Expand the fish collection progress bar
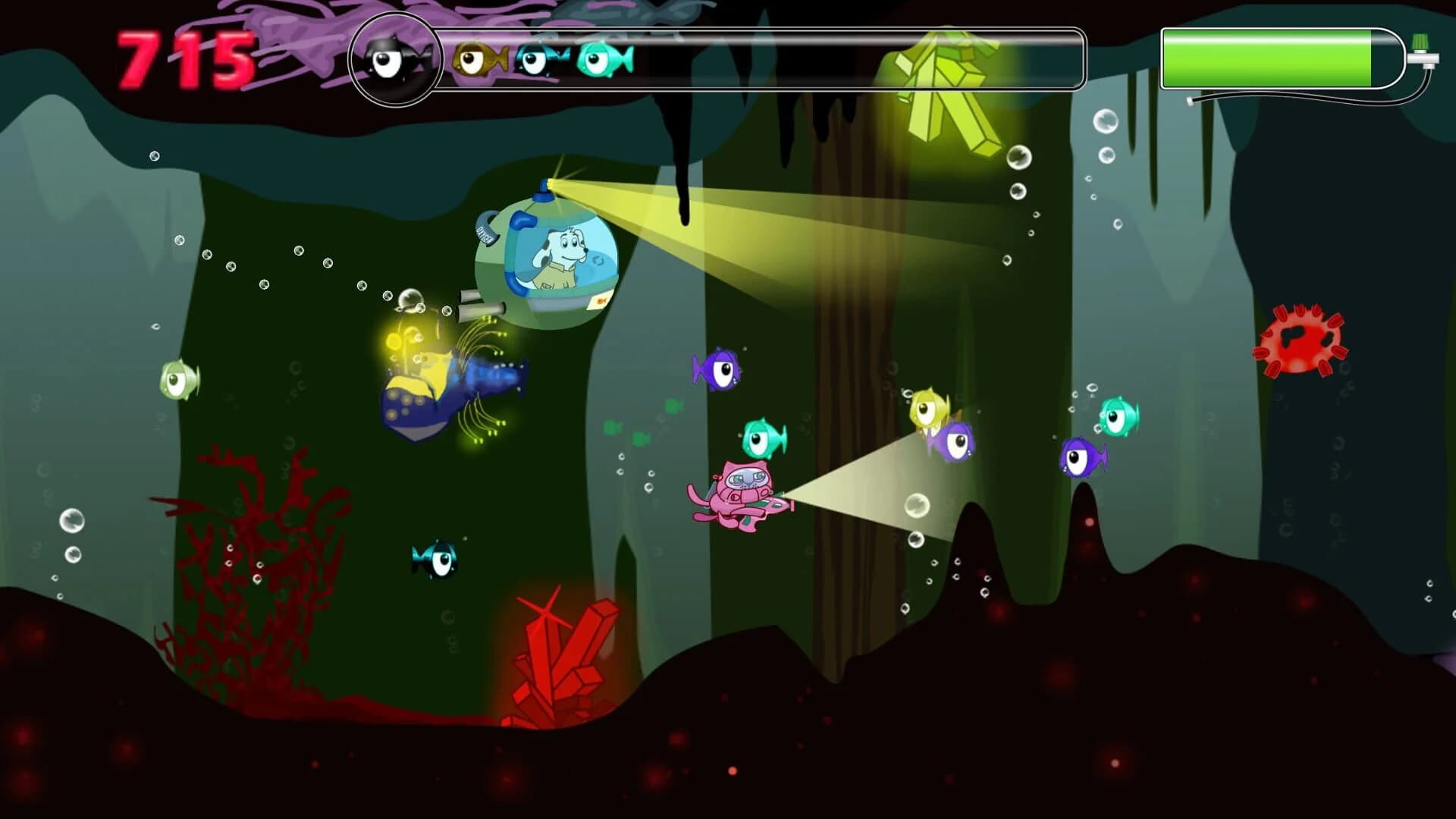Screen dimensions: 1456x819 758,57
